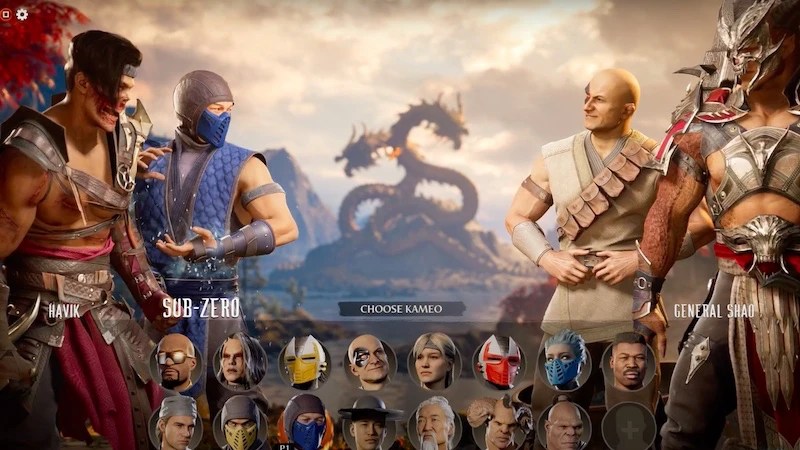Open the gear settings icon
Screen dimensions: 800x450
22,14
